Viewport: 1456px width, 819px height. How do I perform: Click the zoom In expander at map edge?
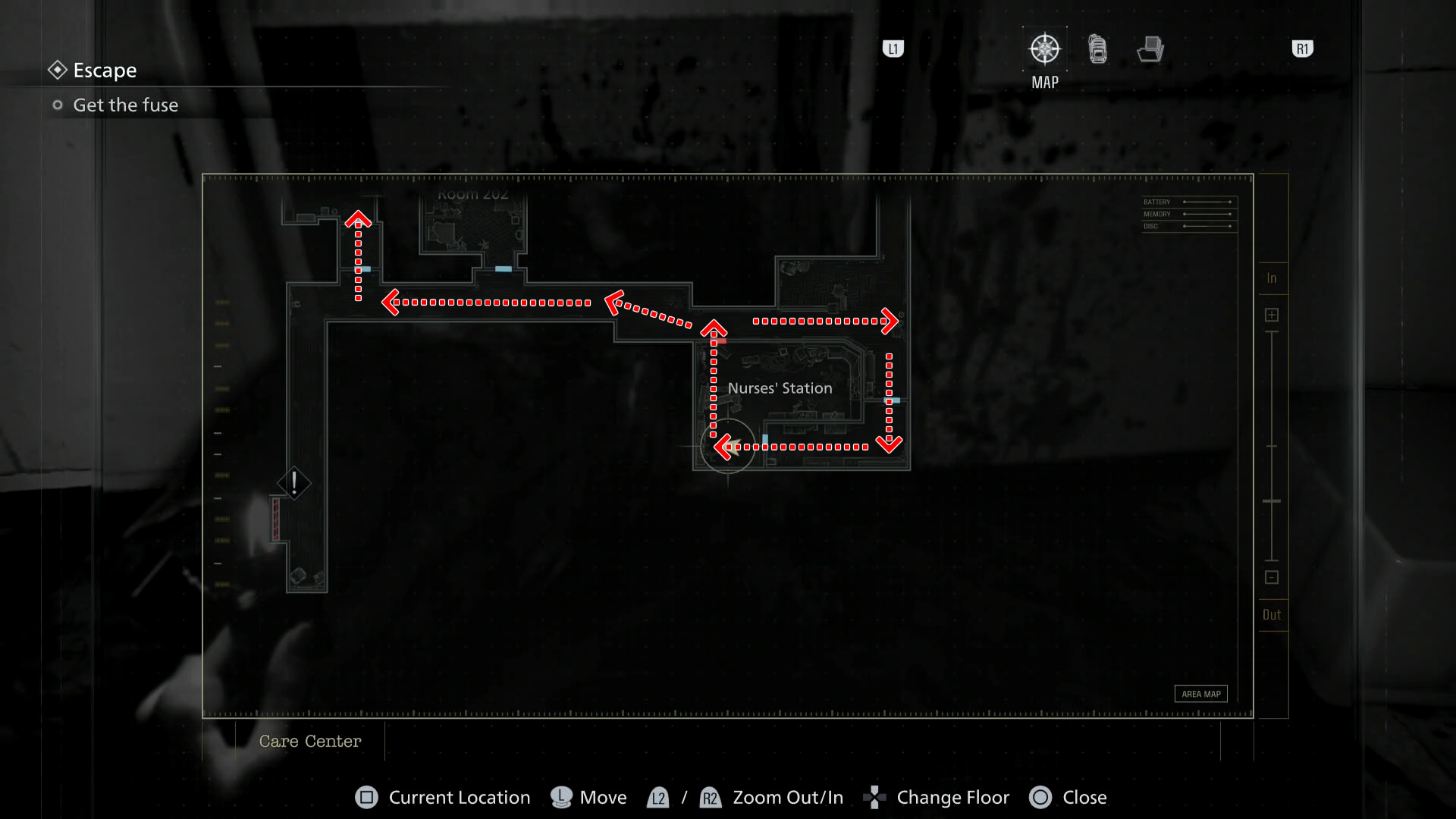coord(1272,278)
